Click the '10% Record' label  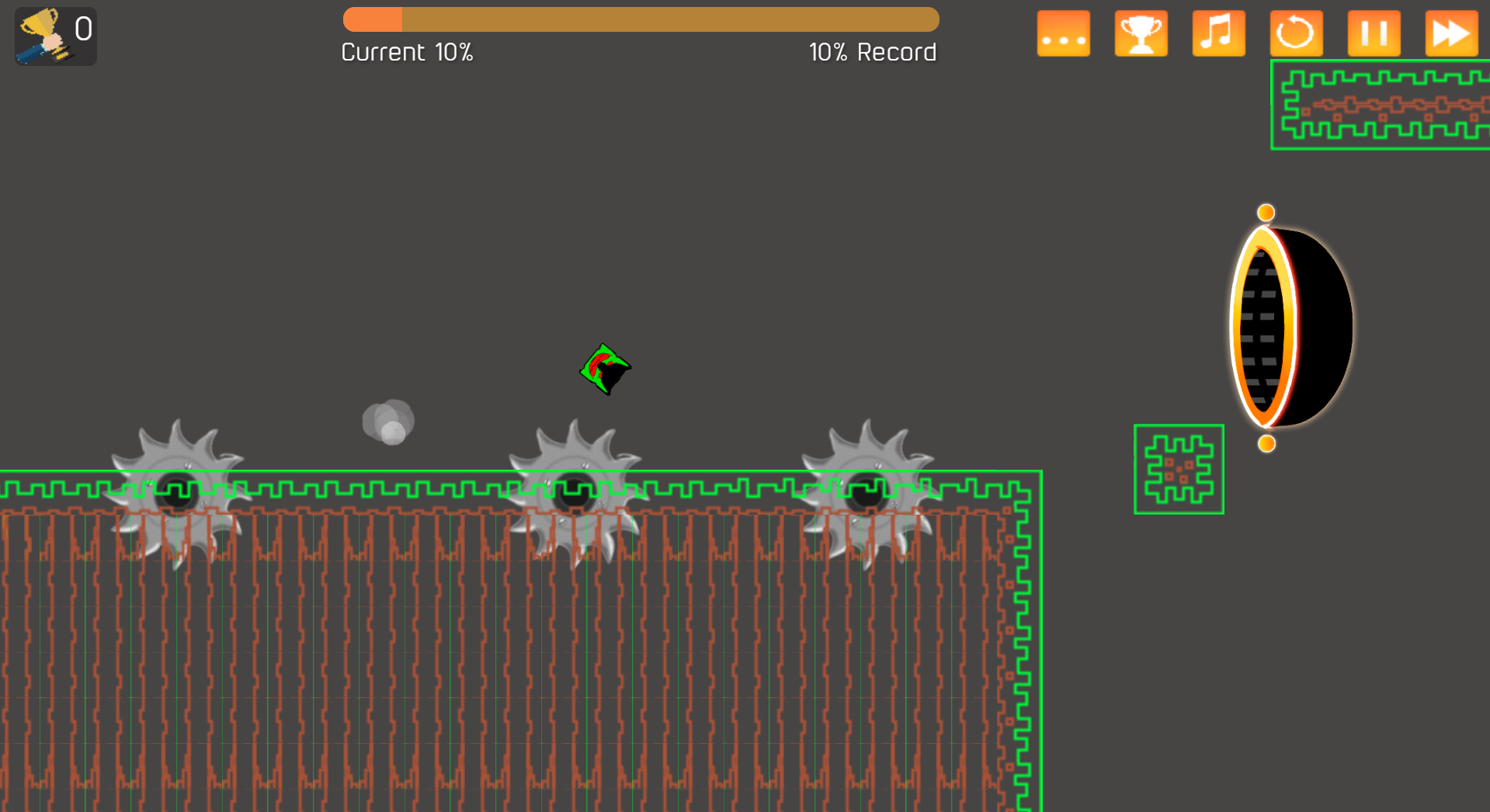coord(873,52)
